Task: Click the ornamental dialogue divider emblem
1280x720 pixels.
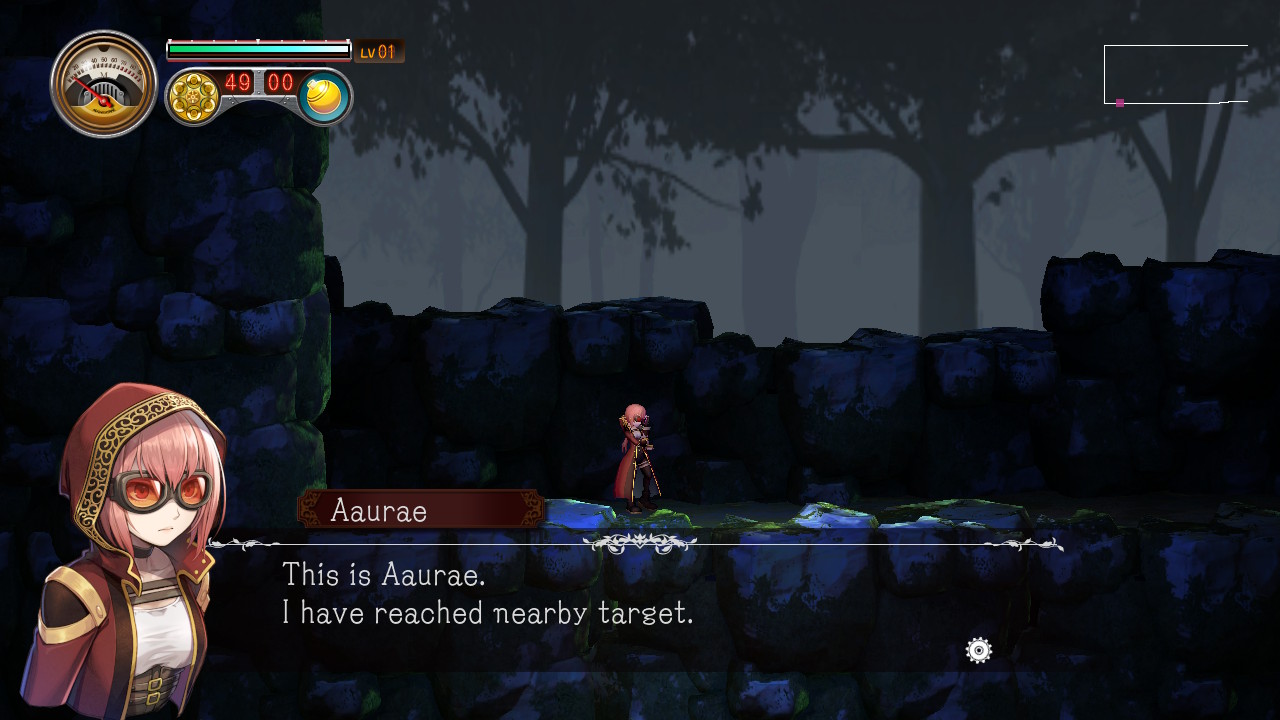Action: pos(641,541)
